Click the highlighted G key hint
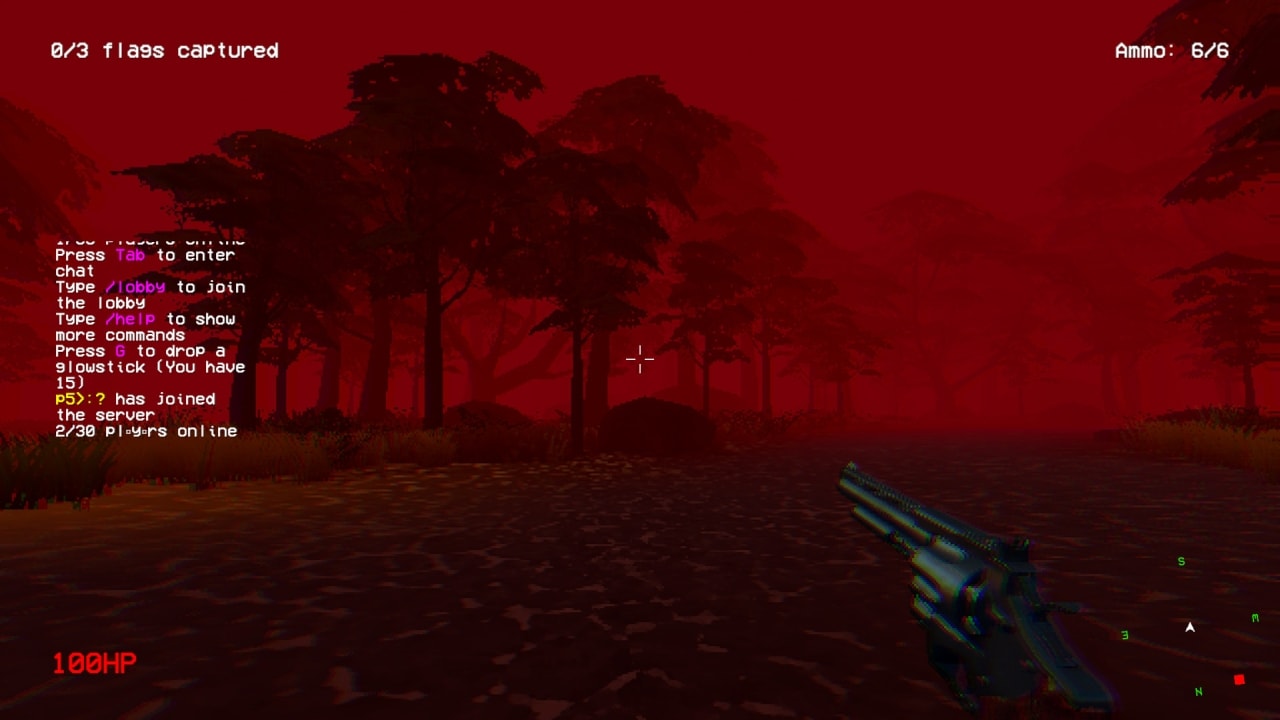Image resolution: width=1280 pixels, height=720 pixels. click(118, 351)
